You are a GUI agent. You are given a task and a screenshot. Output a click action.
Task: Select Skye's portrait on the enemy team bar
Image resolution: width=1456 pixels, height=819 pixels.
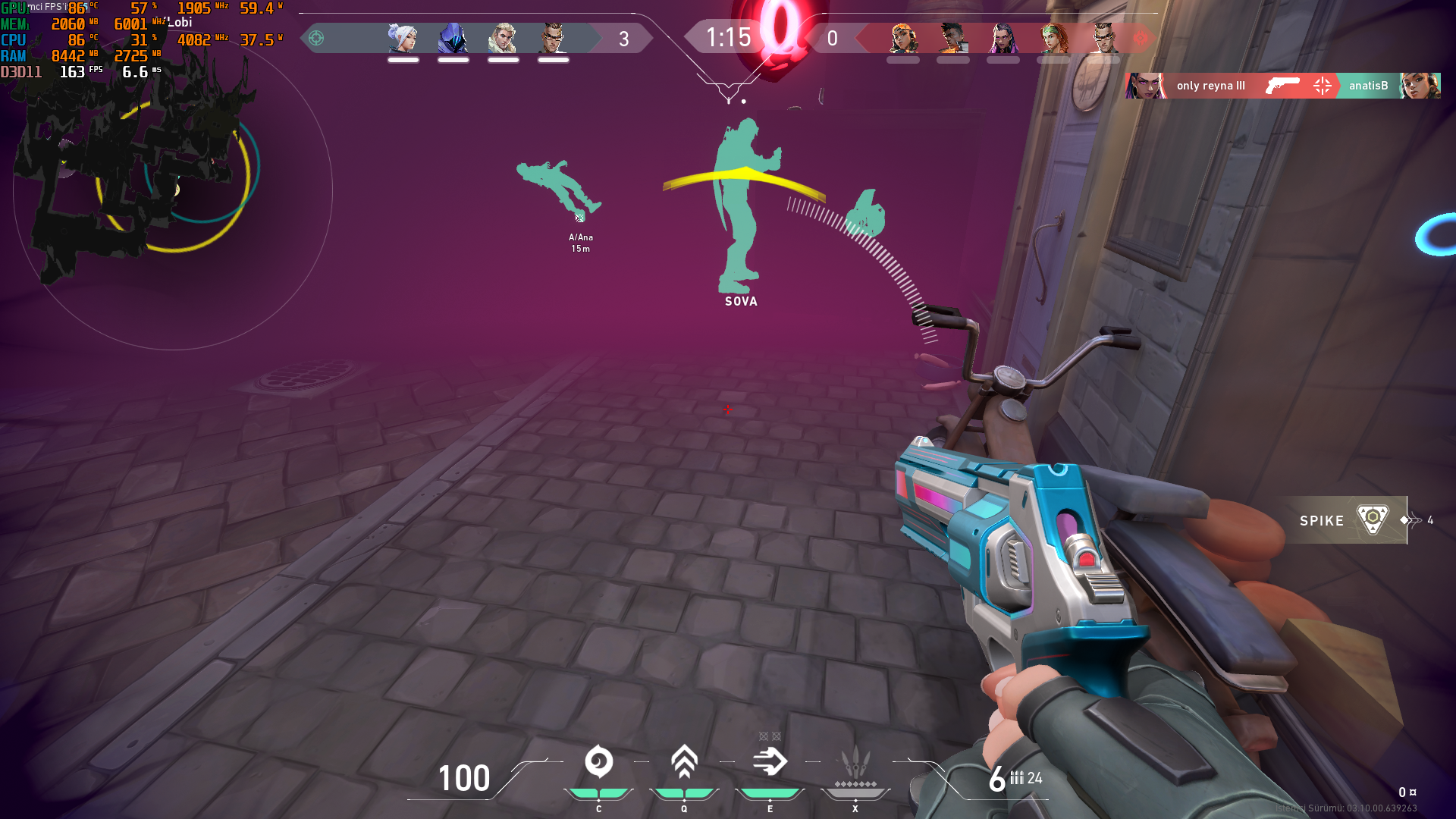[x=1053, y=38]
